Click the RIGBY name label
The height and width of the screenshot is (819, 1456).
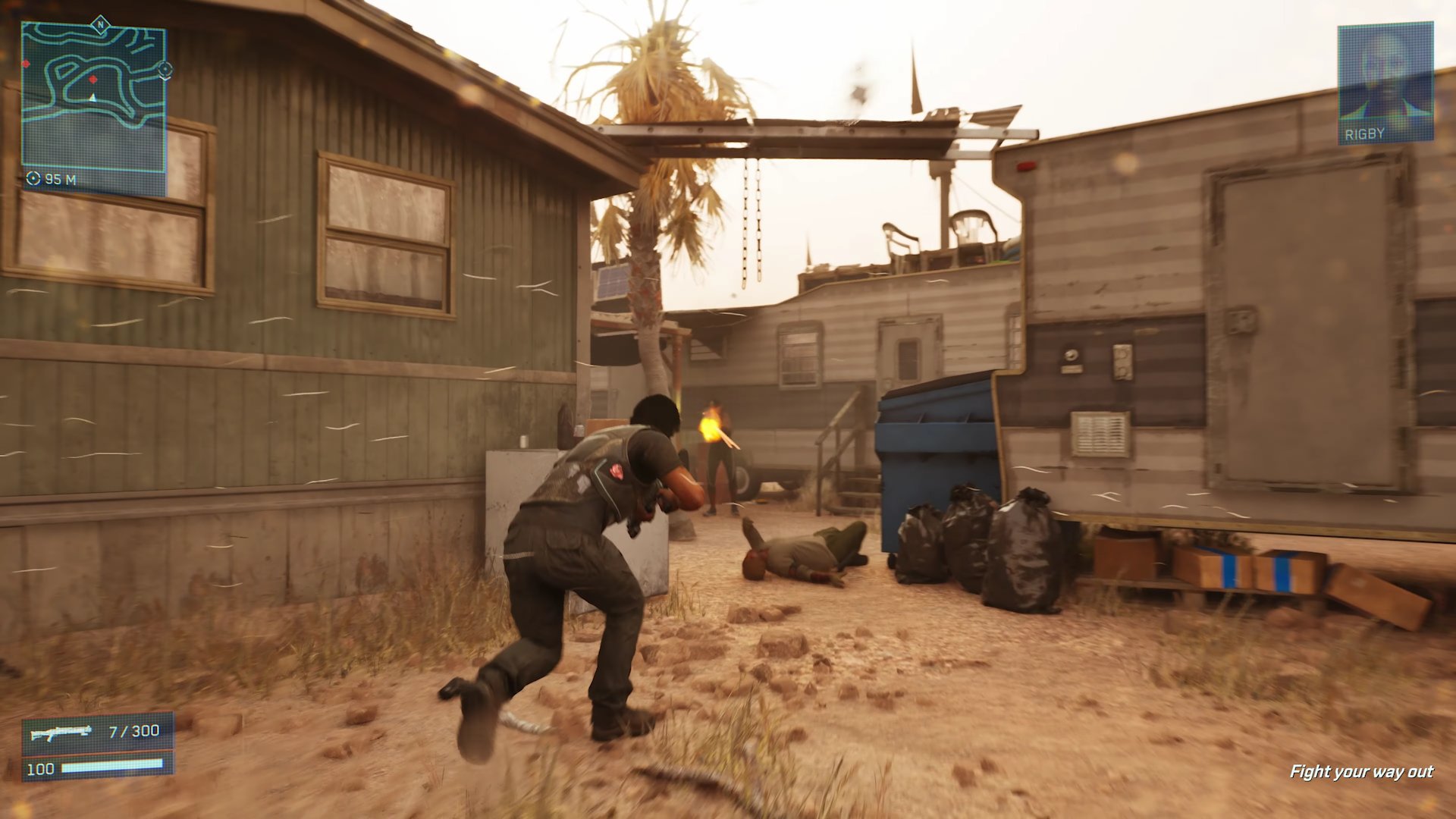pyautogui.click(x=1365, y=133)
